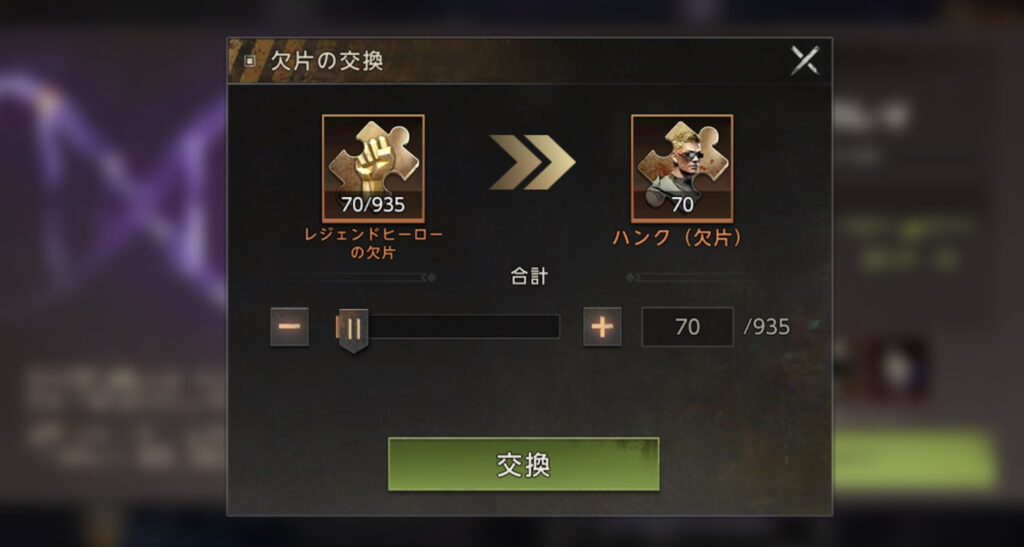The height and width of the screenshot is (547, 1024).
Task: Select the quantity input field showing 70
Action: coord(687,327)
